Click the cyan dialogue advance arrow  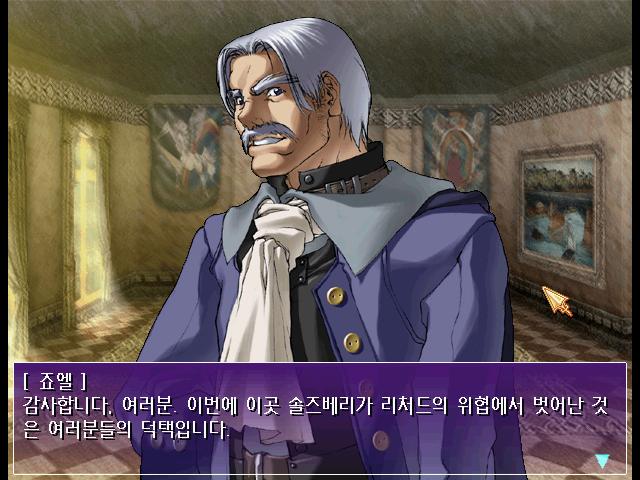point(602,461)
